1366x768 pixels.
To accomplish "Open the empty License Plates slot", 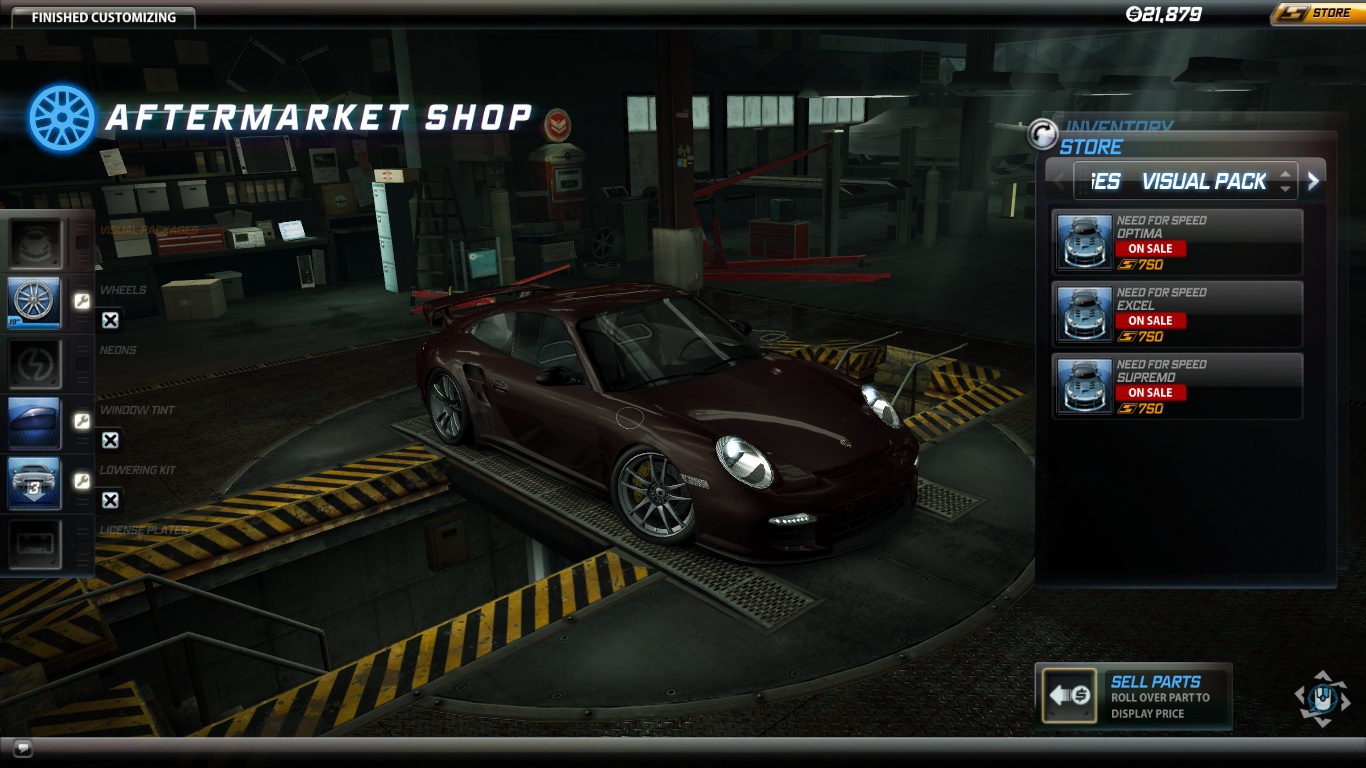I will 36,543.
